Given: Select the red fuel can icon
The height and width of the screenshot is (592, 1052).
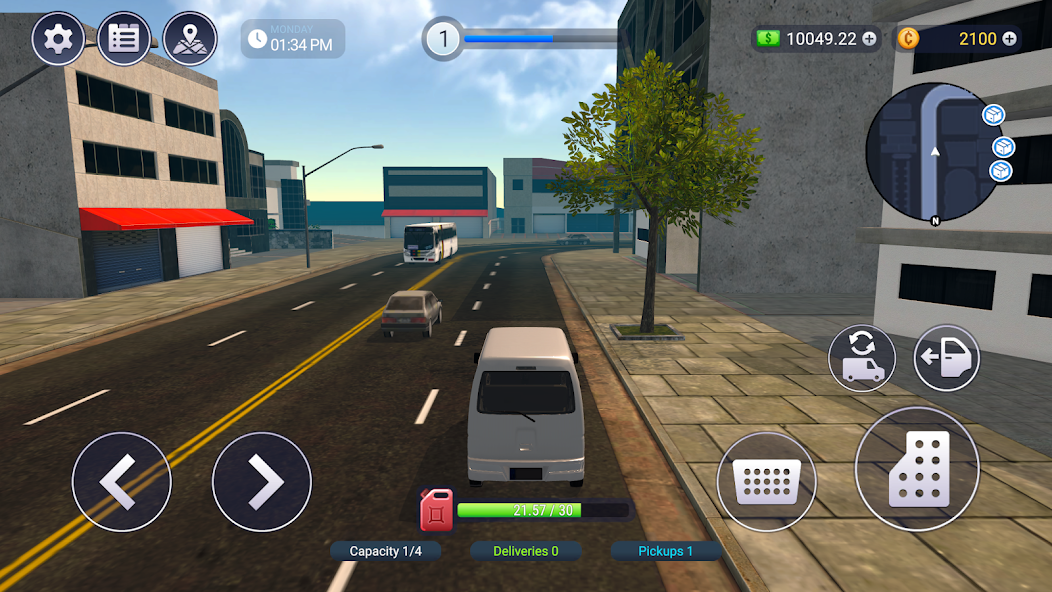Looking at the screenshot, I should (436, 509).
